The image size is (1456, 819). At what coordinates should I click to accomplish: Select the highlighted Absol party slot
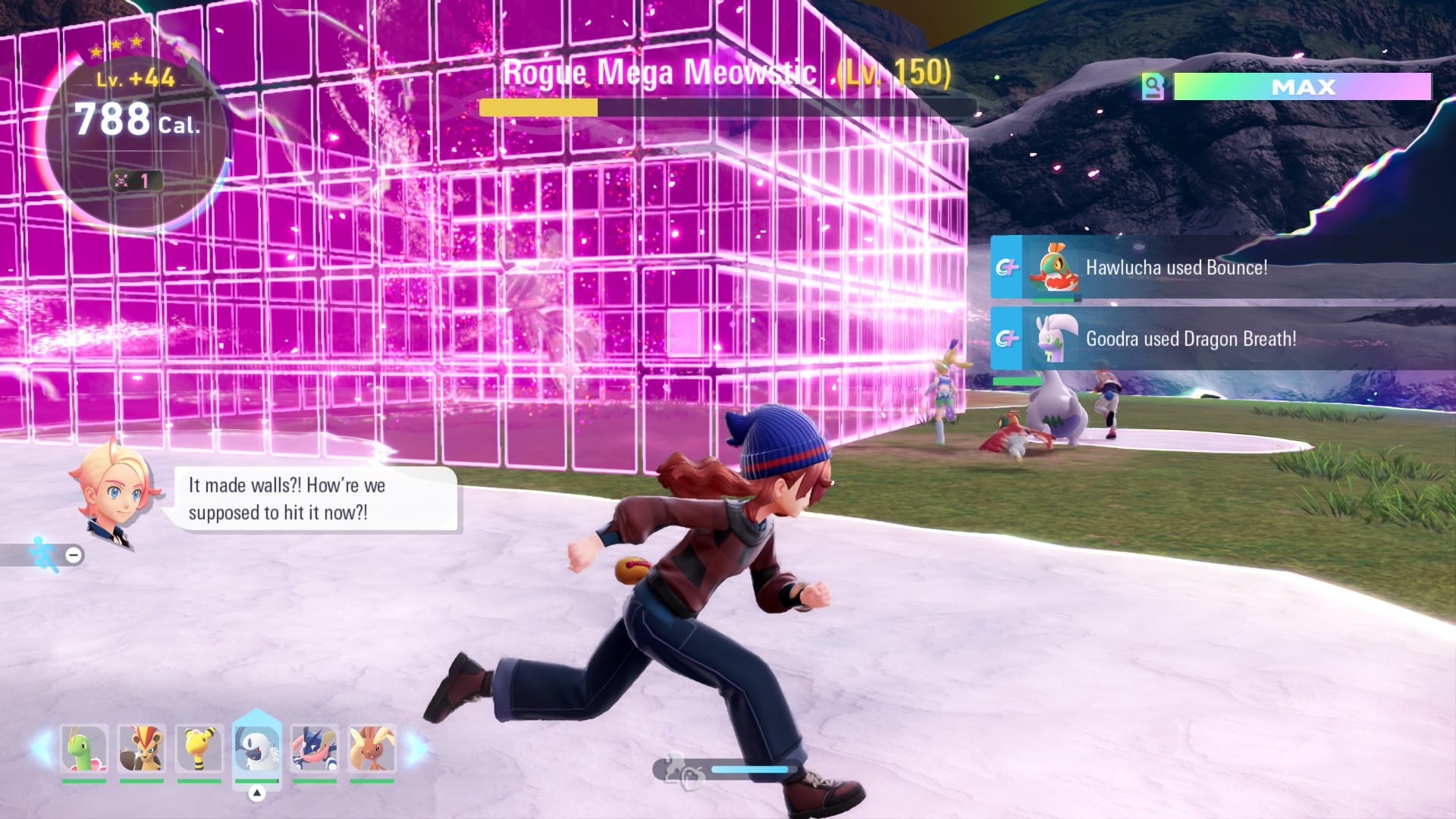(257, 749)
